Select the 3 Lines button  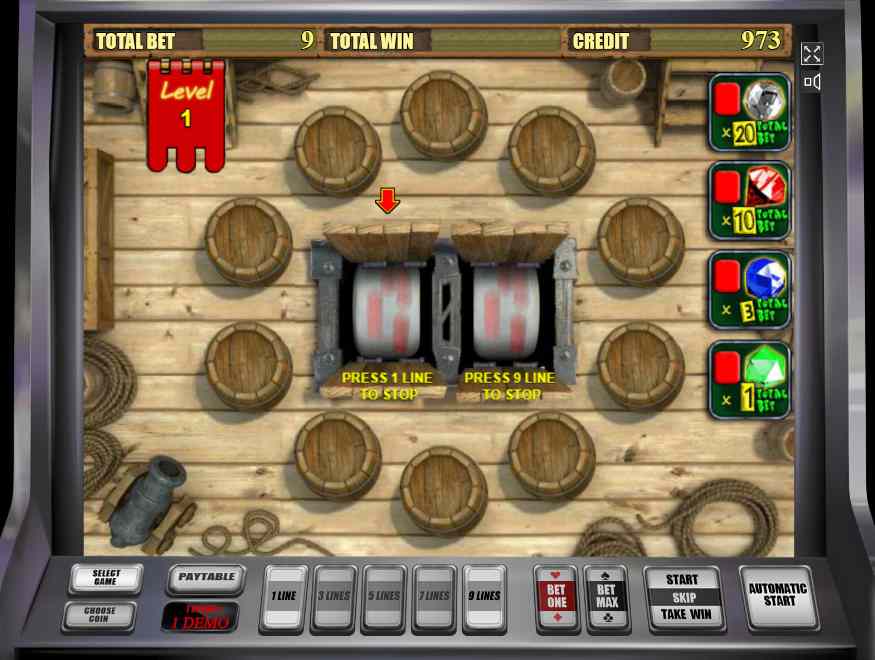click(335, 597)
